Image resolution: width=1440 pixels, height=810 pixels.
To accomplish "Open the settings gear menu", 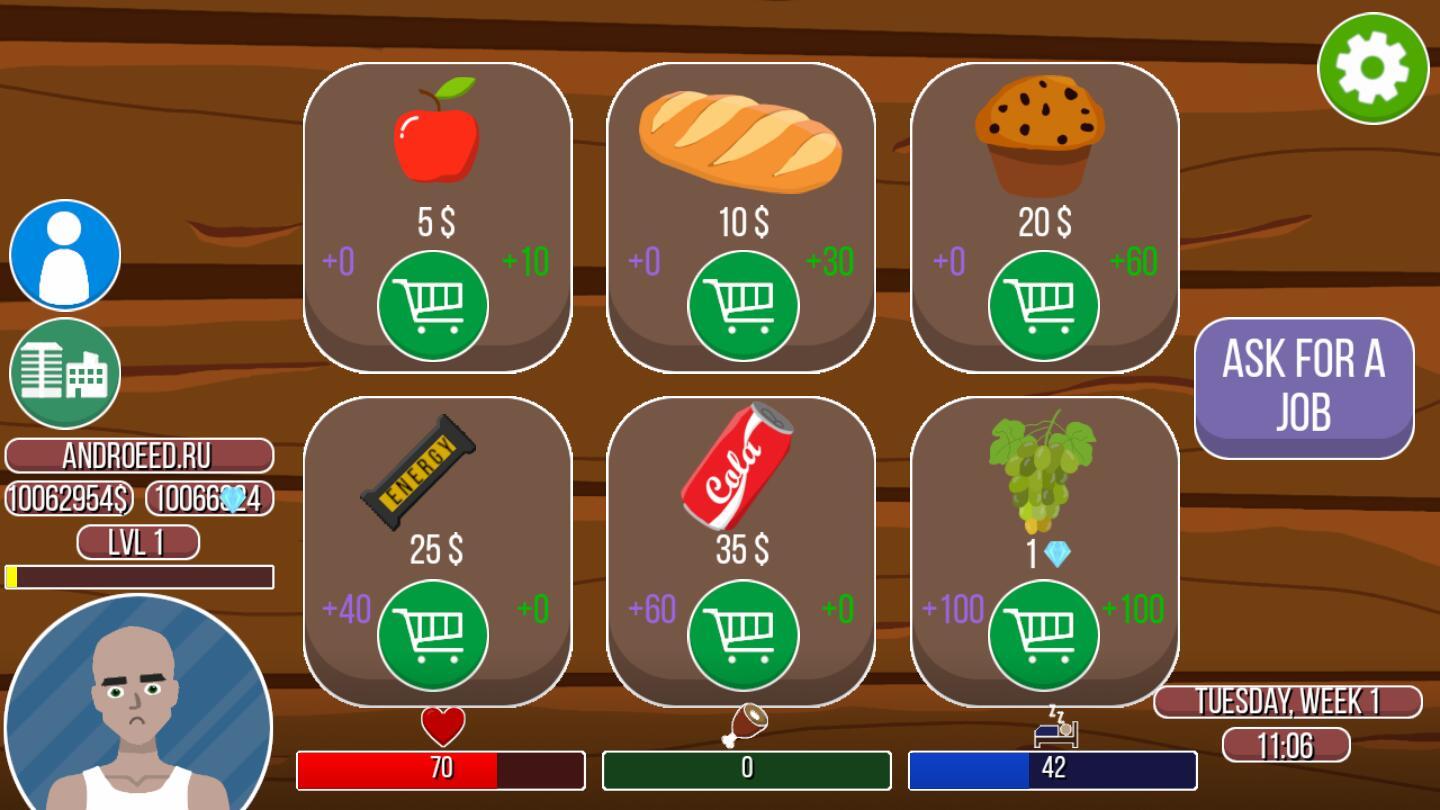I will pos(1372,68).
